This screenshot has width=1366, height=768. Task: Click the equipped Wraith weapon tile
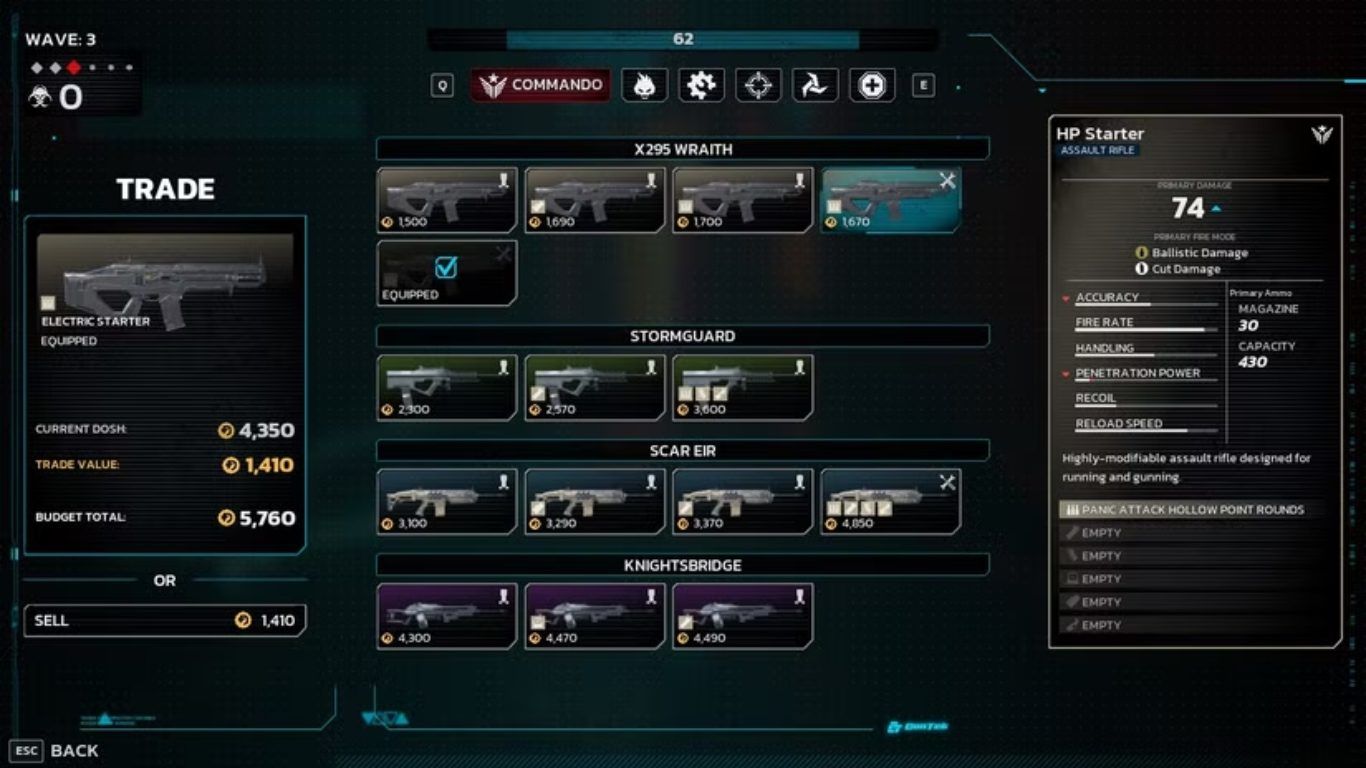pos(447,272)
